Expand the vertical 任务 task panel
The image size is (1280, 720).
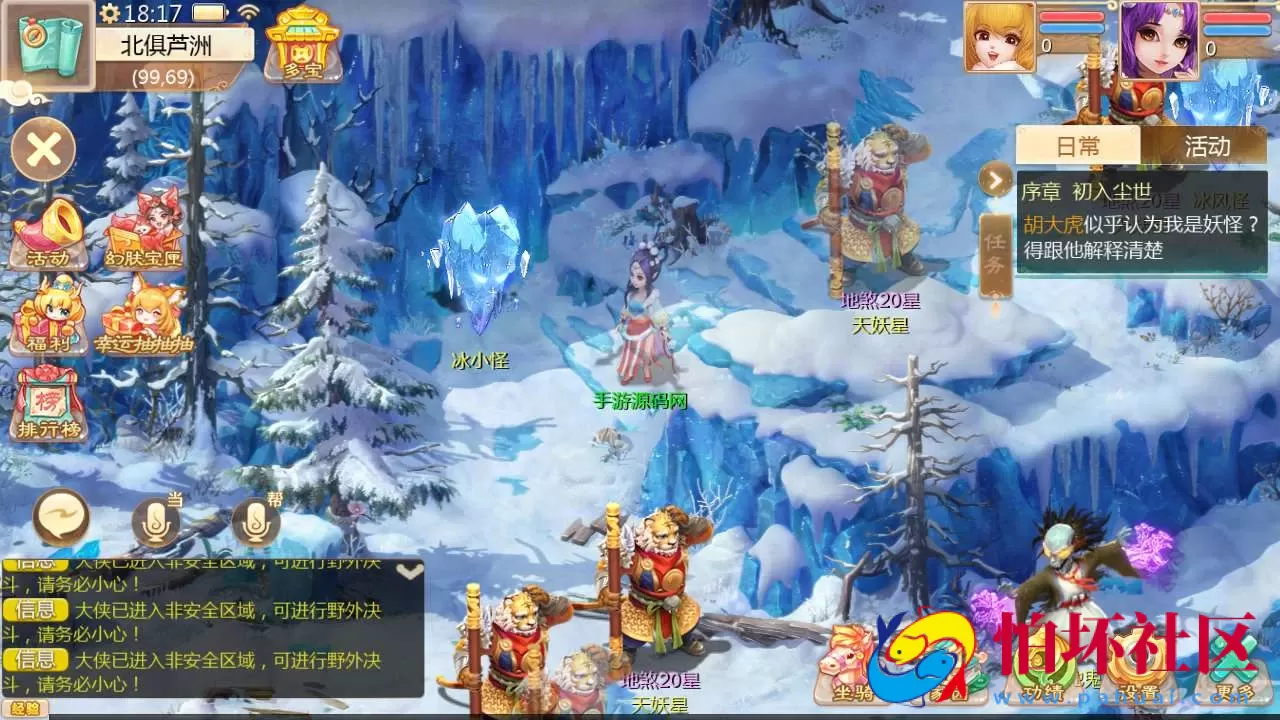click(995, 252)
